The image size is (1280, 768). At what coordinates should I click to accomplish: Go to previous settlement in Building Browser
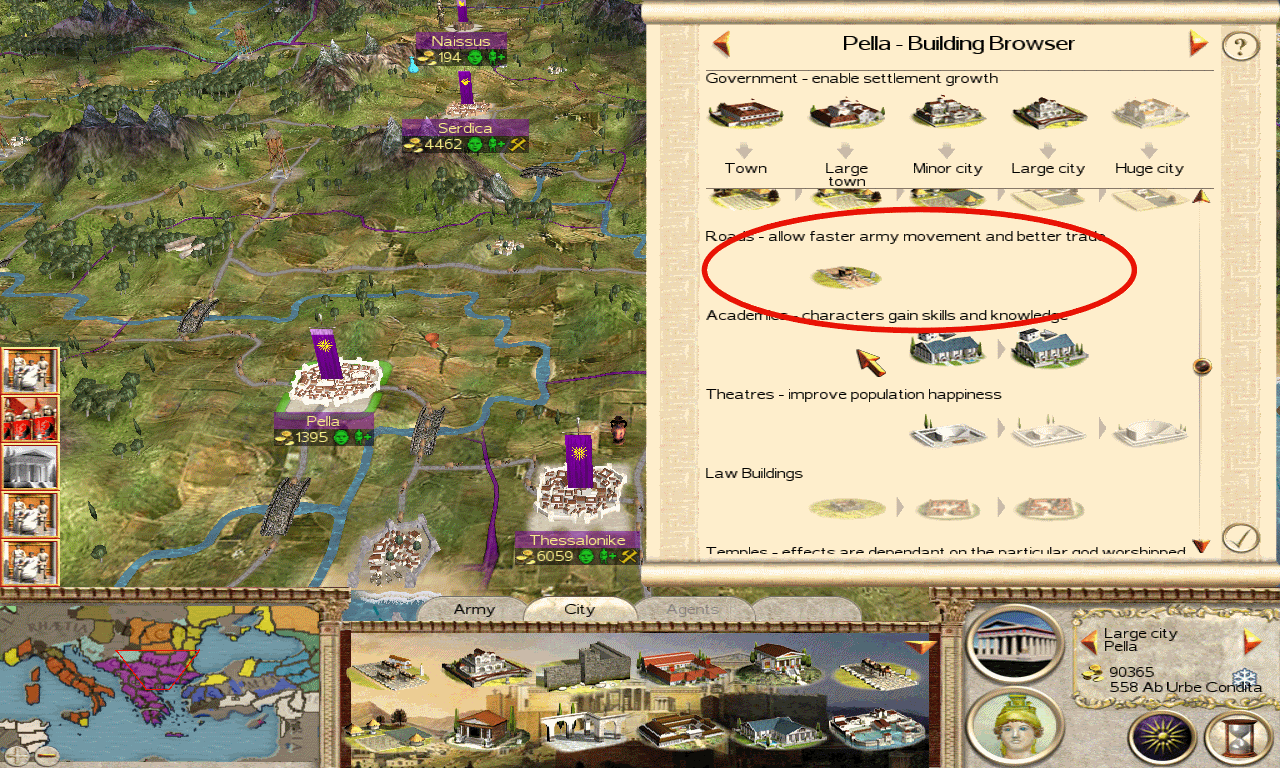tap(721, 44)
